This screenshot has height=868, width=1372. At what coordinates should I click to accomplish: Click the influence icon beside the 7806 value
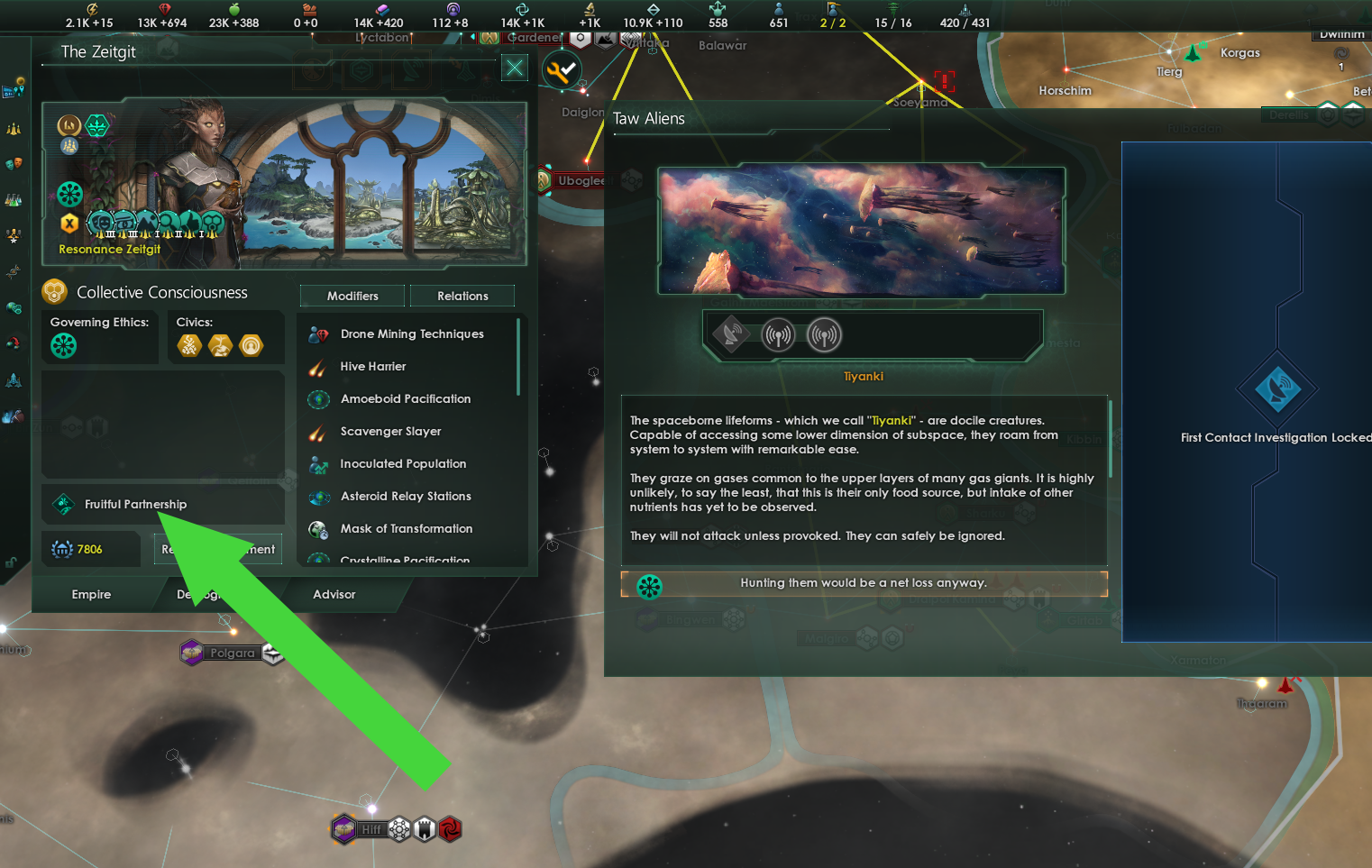pyautogui.click(x=60, y=548)
